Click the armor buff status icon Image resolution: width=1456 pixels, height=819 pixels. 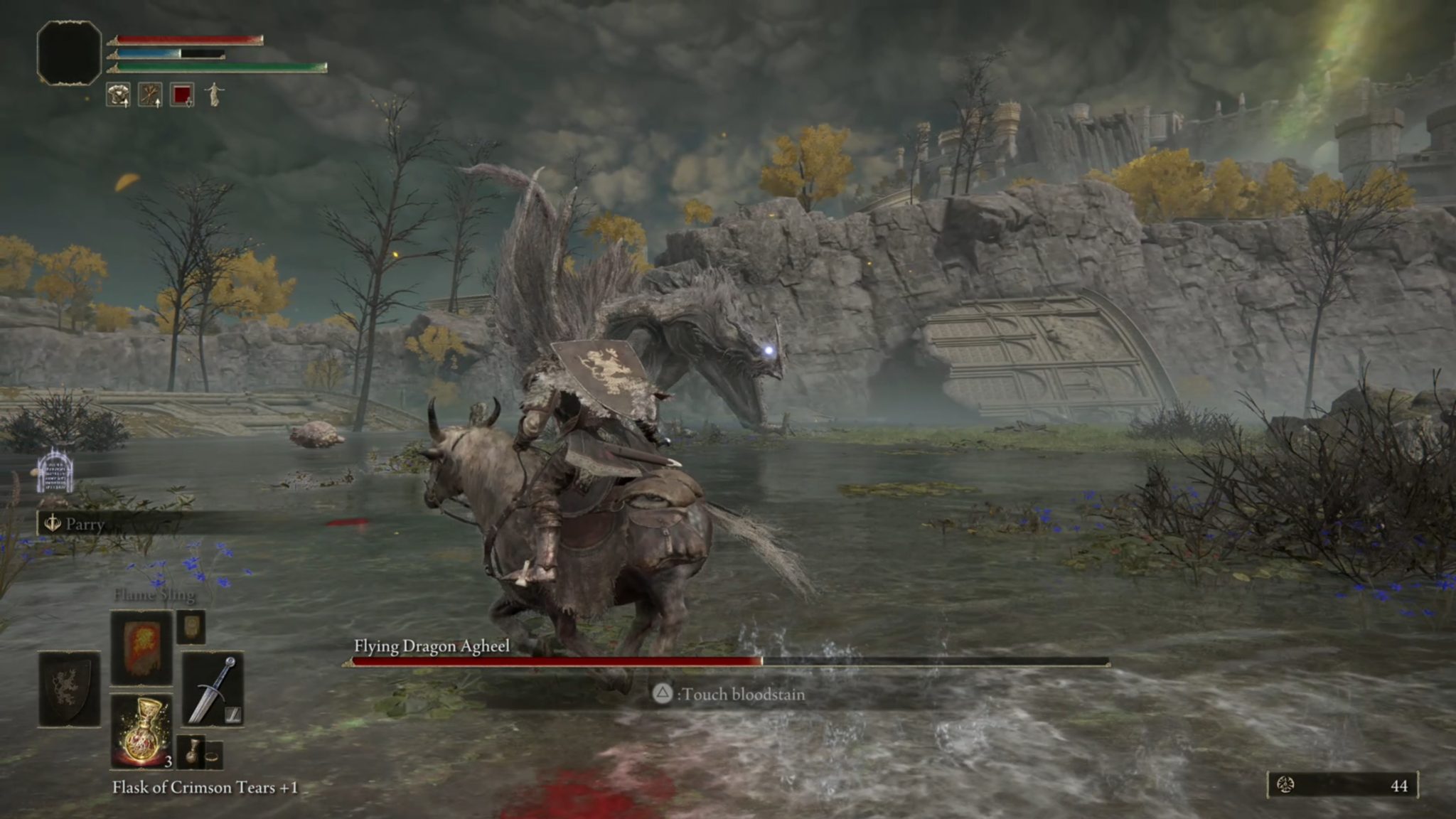pos(118,95)
